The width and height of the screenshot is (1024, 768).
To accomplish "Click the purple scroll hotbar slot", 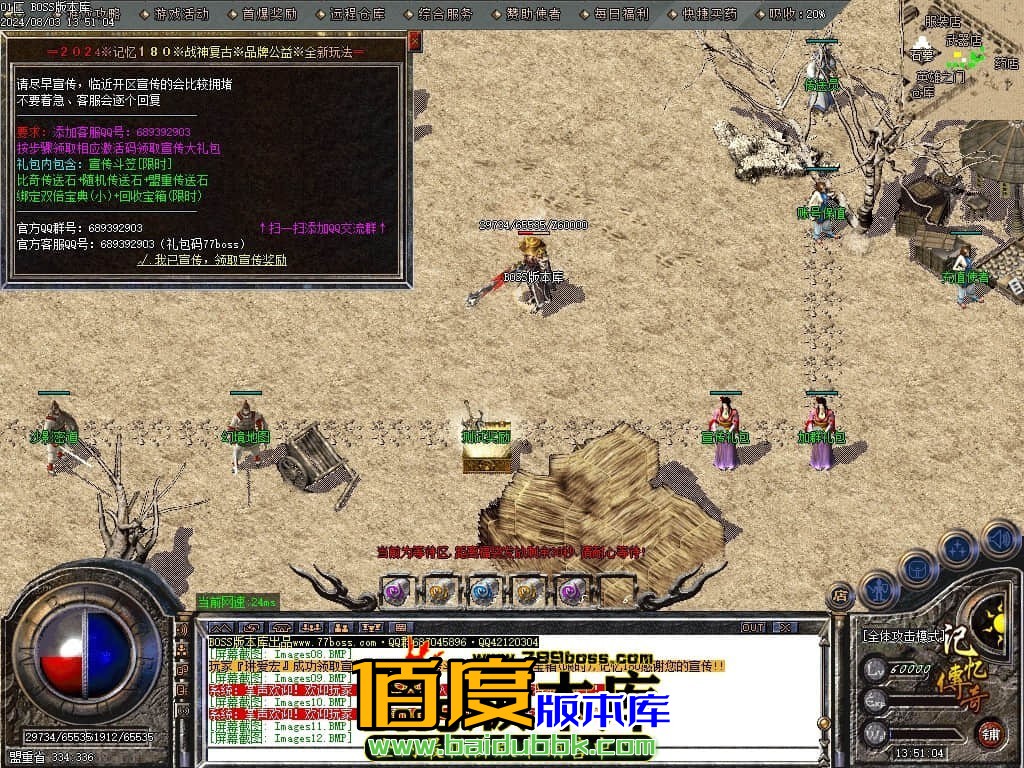I will click(395, 590).
